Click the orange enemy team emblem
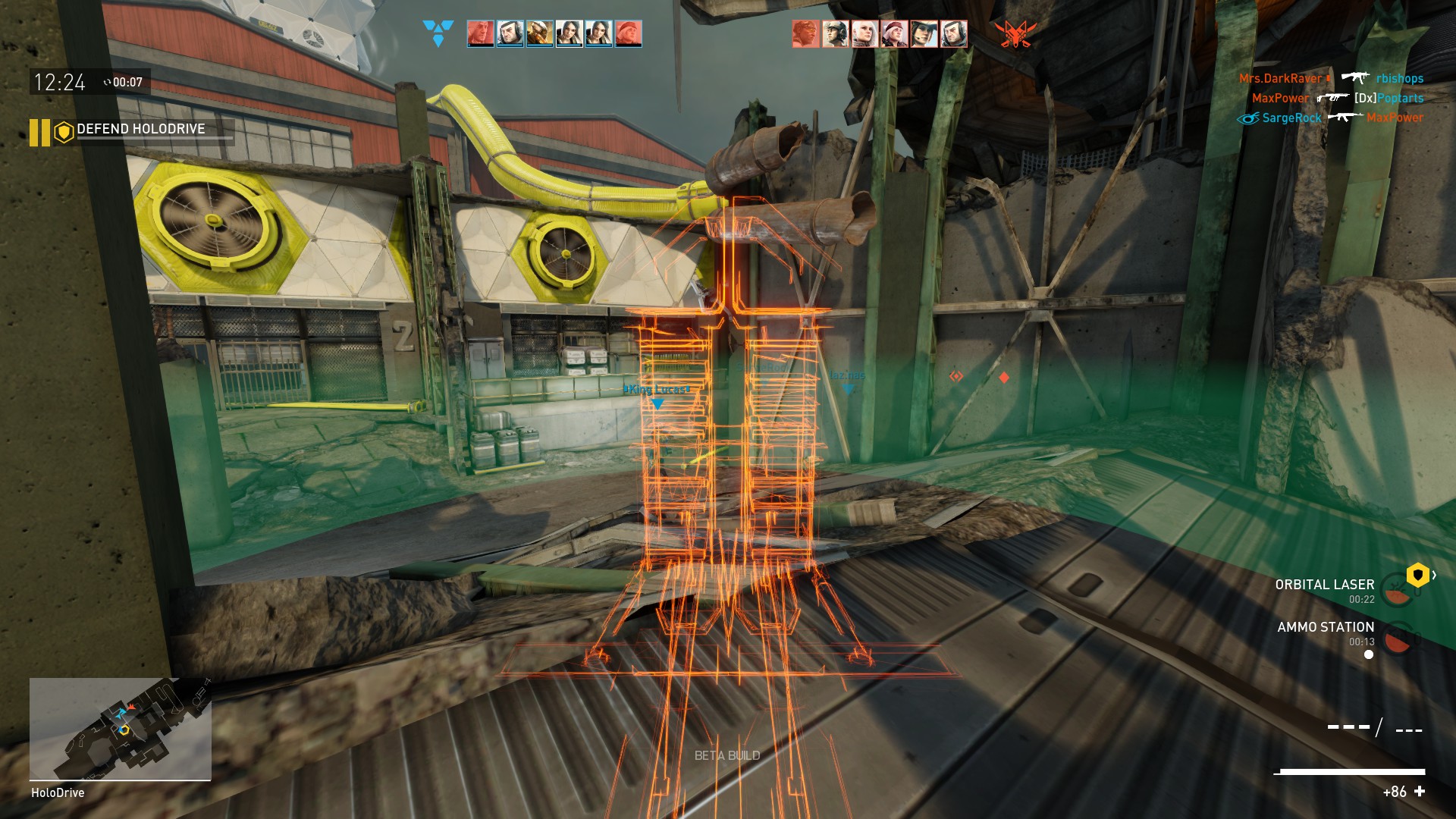The width and height of the screenshot is (1456, 819). tap(1015, 34)
